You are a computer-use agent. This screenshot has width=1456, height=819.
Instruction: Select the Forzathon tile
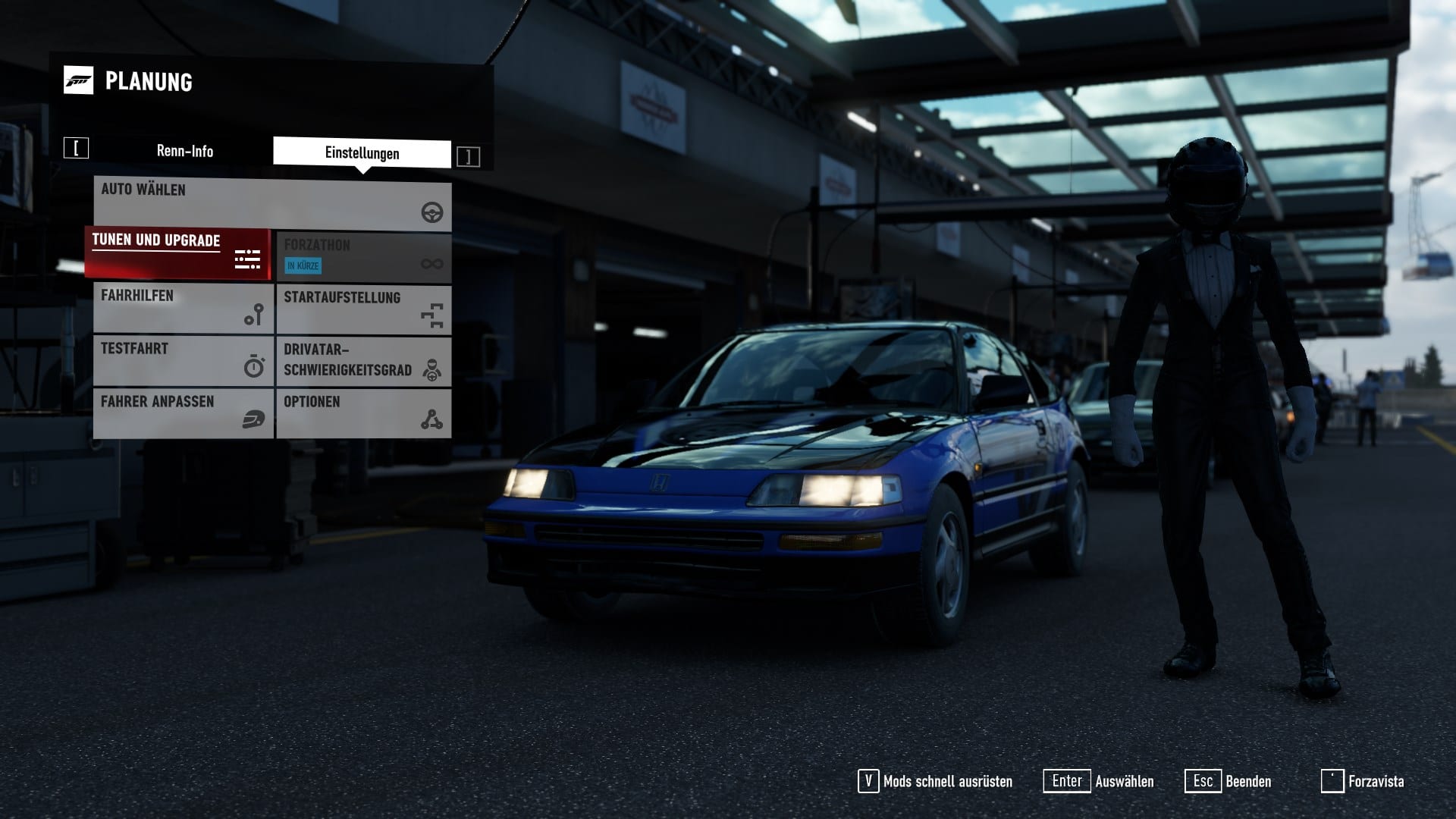click(x=363, y=256)
